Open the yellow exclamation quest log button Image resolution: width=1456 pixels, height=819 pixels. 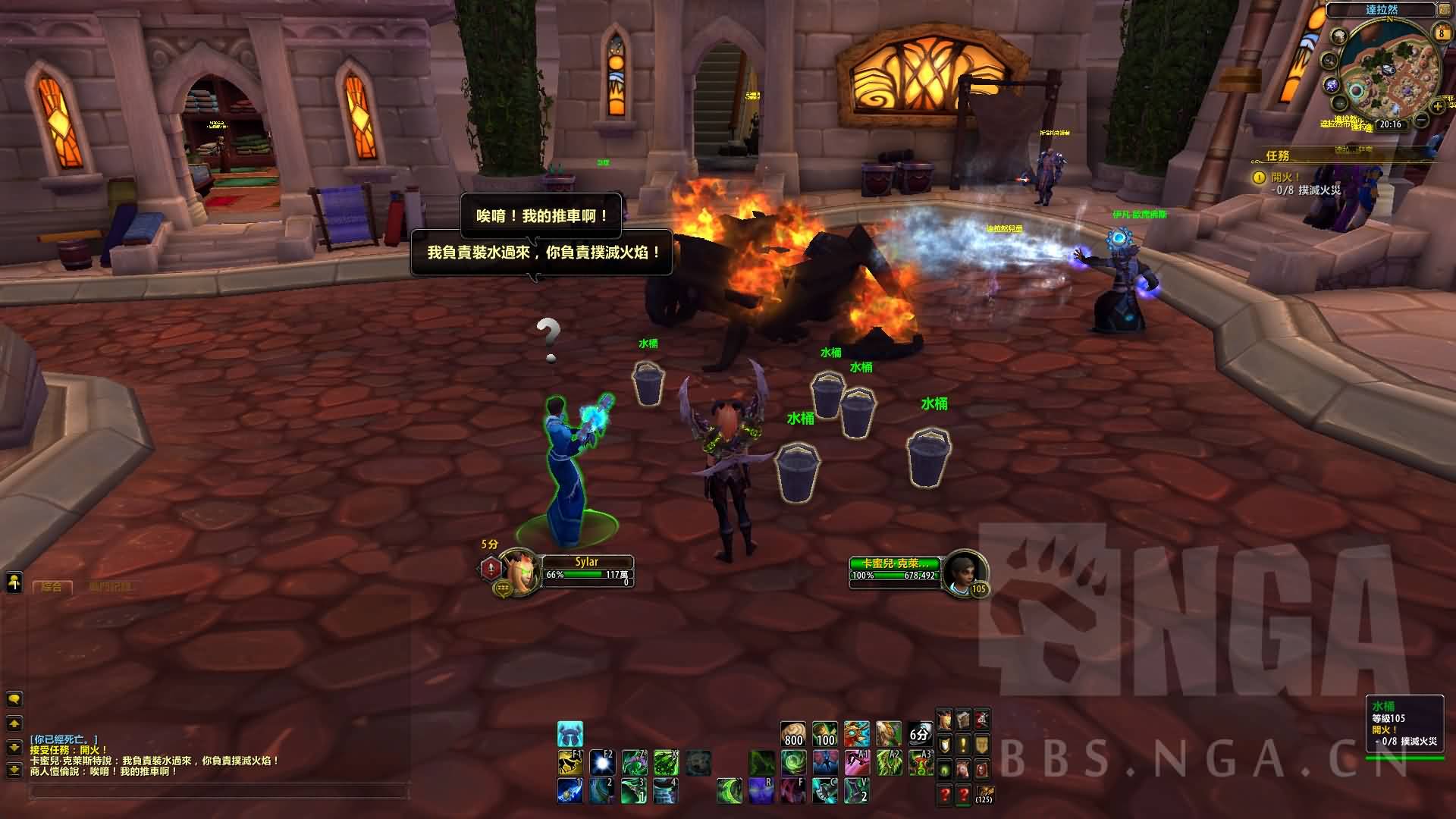963,745
